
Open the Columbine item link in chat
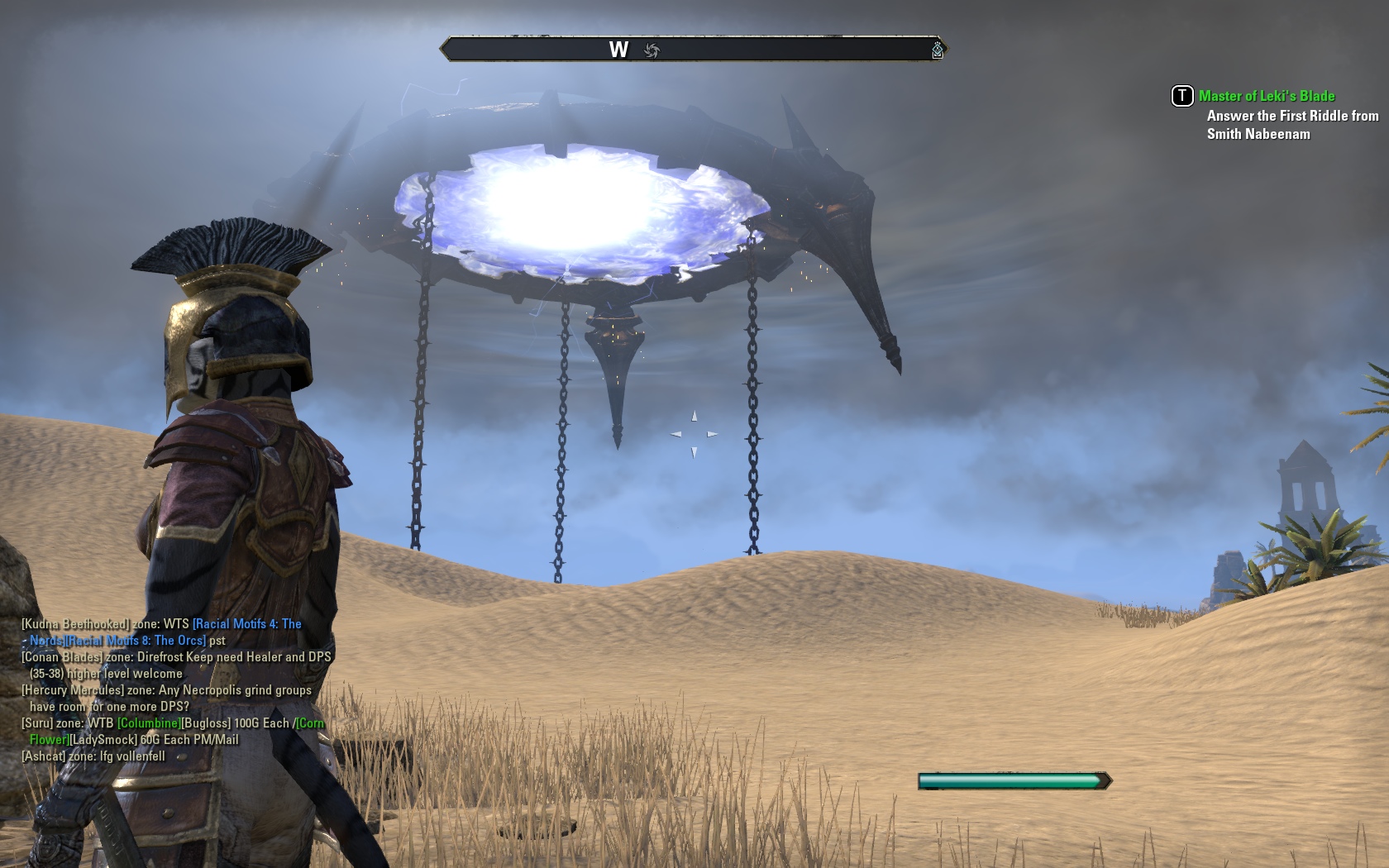149,723
